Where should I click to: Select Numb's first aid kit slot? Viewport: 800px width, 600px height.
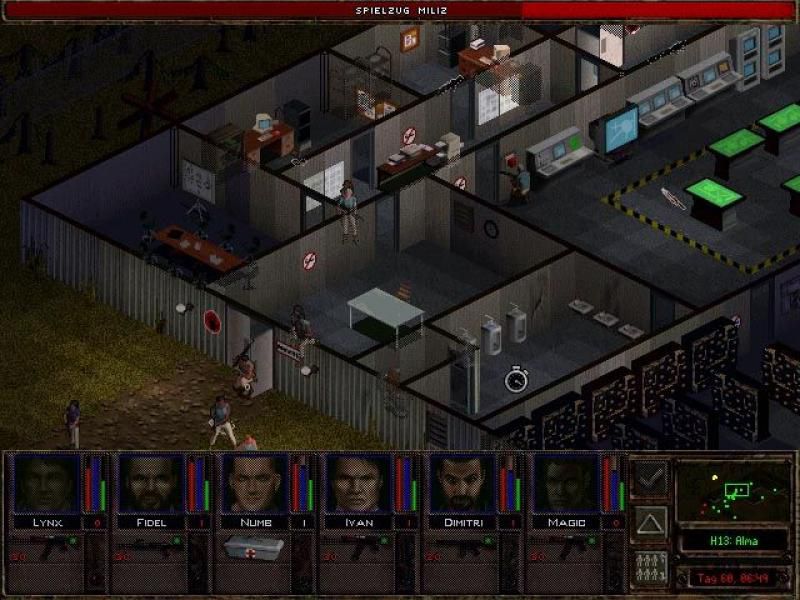point(254,547)
